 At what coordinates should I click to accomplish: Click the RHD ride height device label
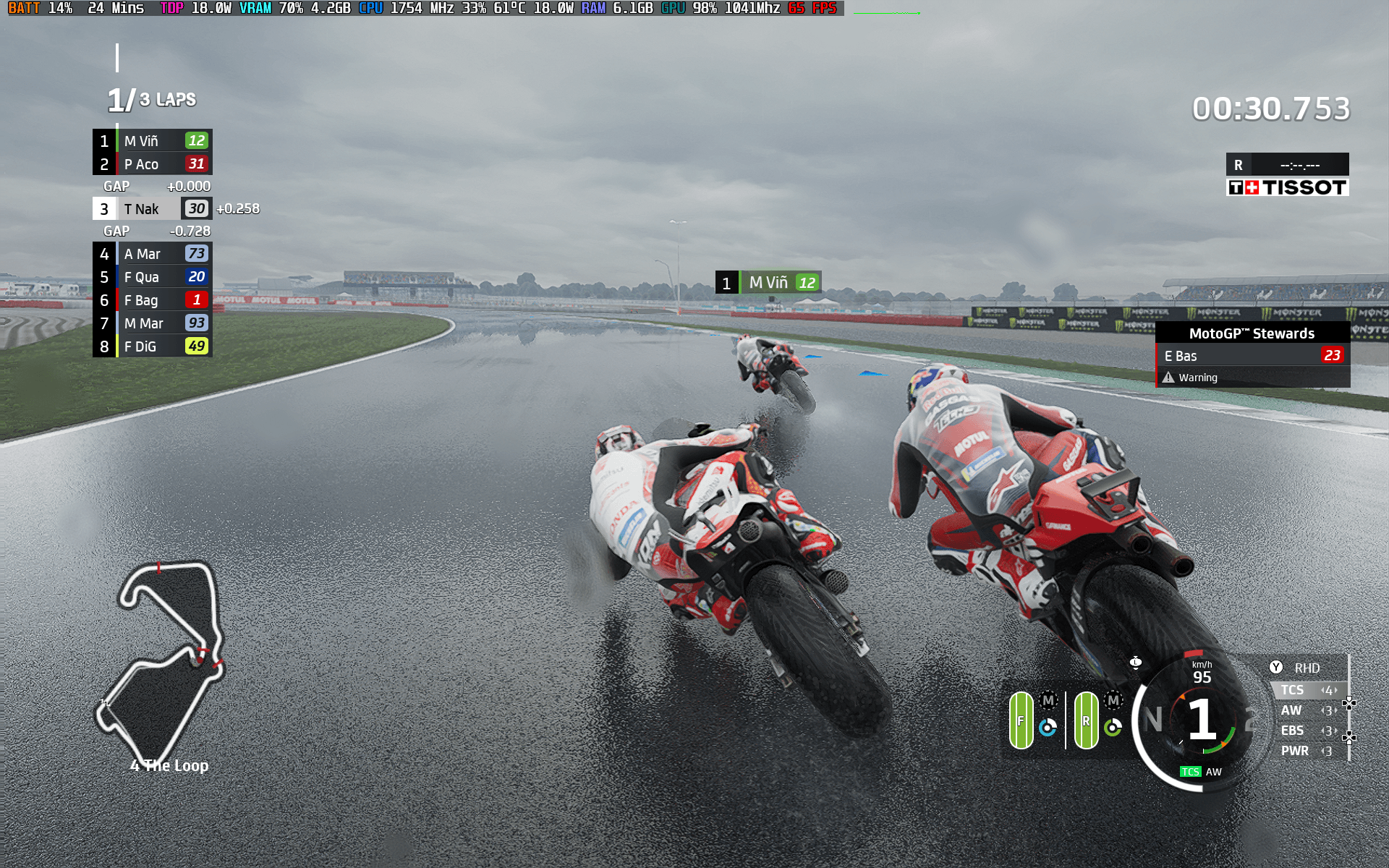coord(1307,668)
